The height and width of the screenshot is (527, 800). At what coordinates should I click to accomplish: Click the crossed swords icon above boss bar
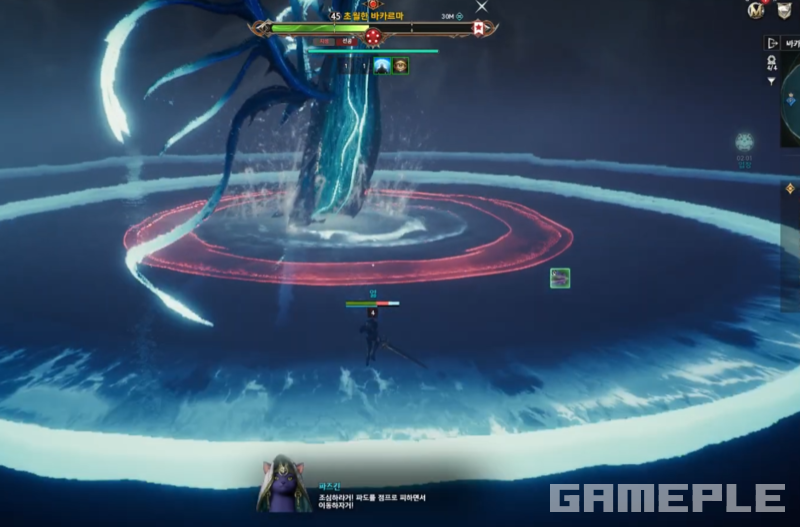[481, 6]
